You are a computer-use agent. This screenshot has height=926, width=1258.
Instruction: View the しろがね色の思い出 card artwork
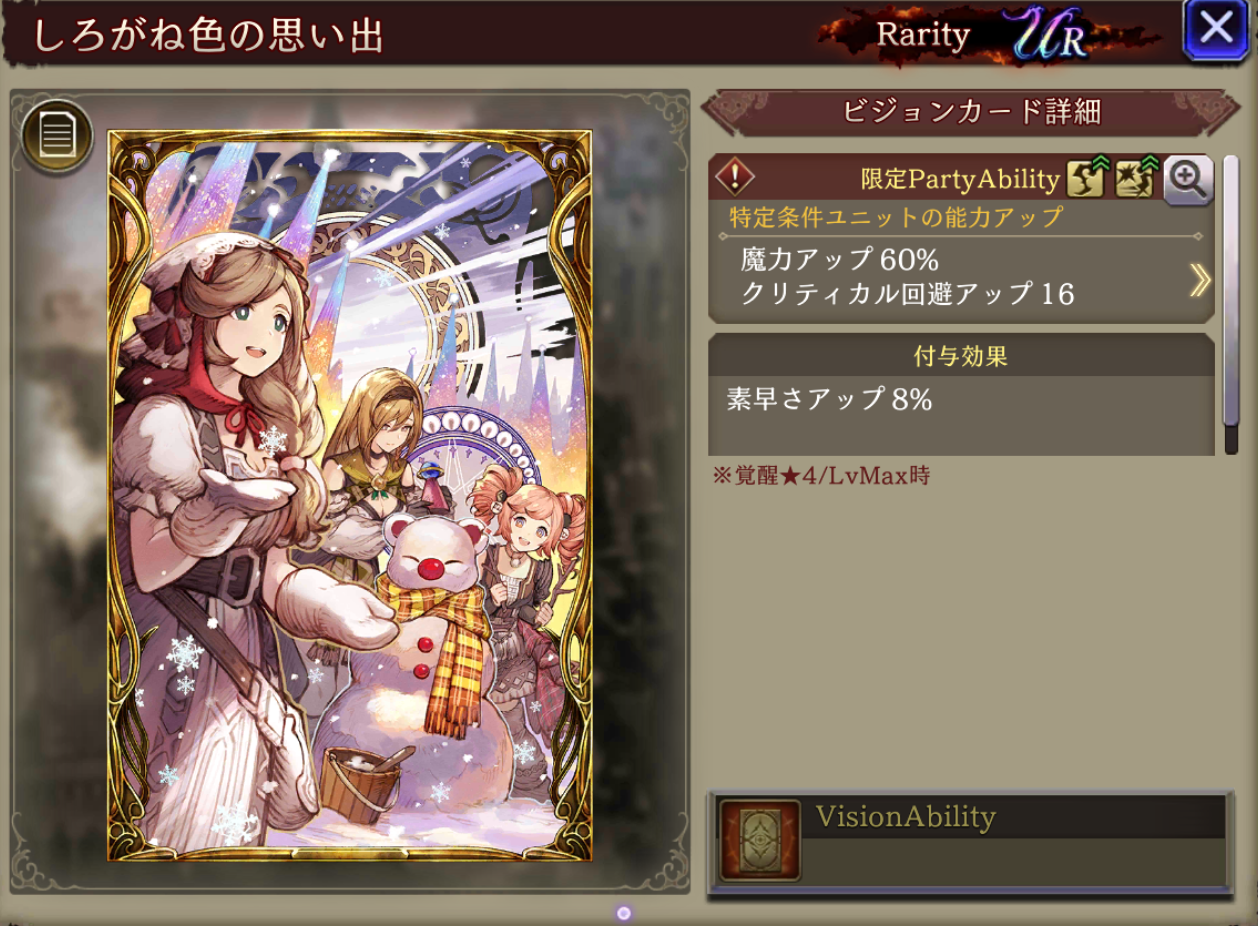[349, 495]
